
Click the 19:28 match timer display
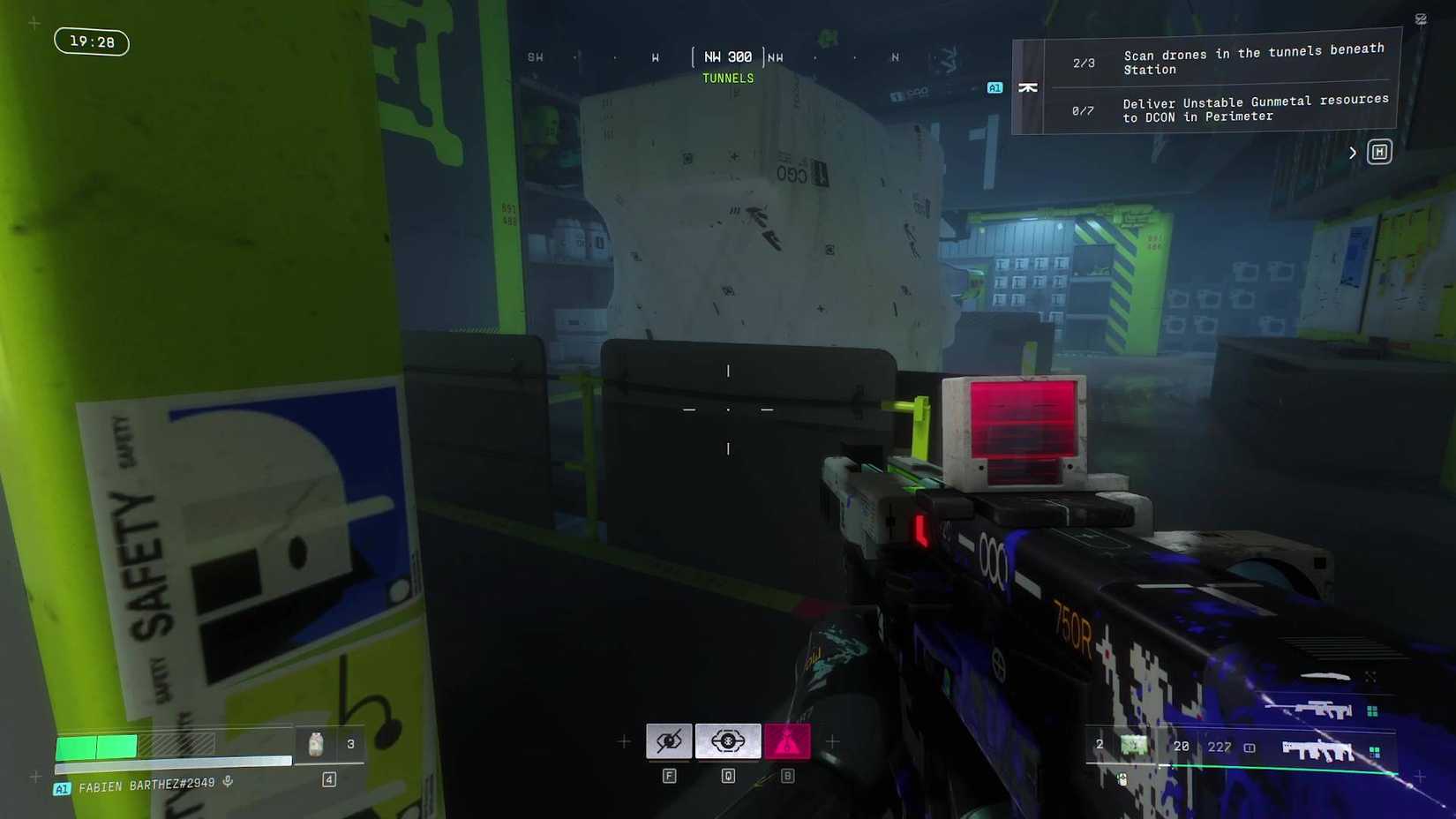coord(91,41)
